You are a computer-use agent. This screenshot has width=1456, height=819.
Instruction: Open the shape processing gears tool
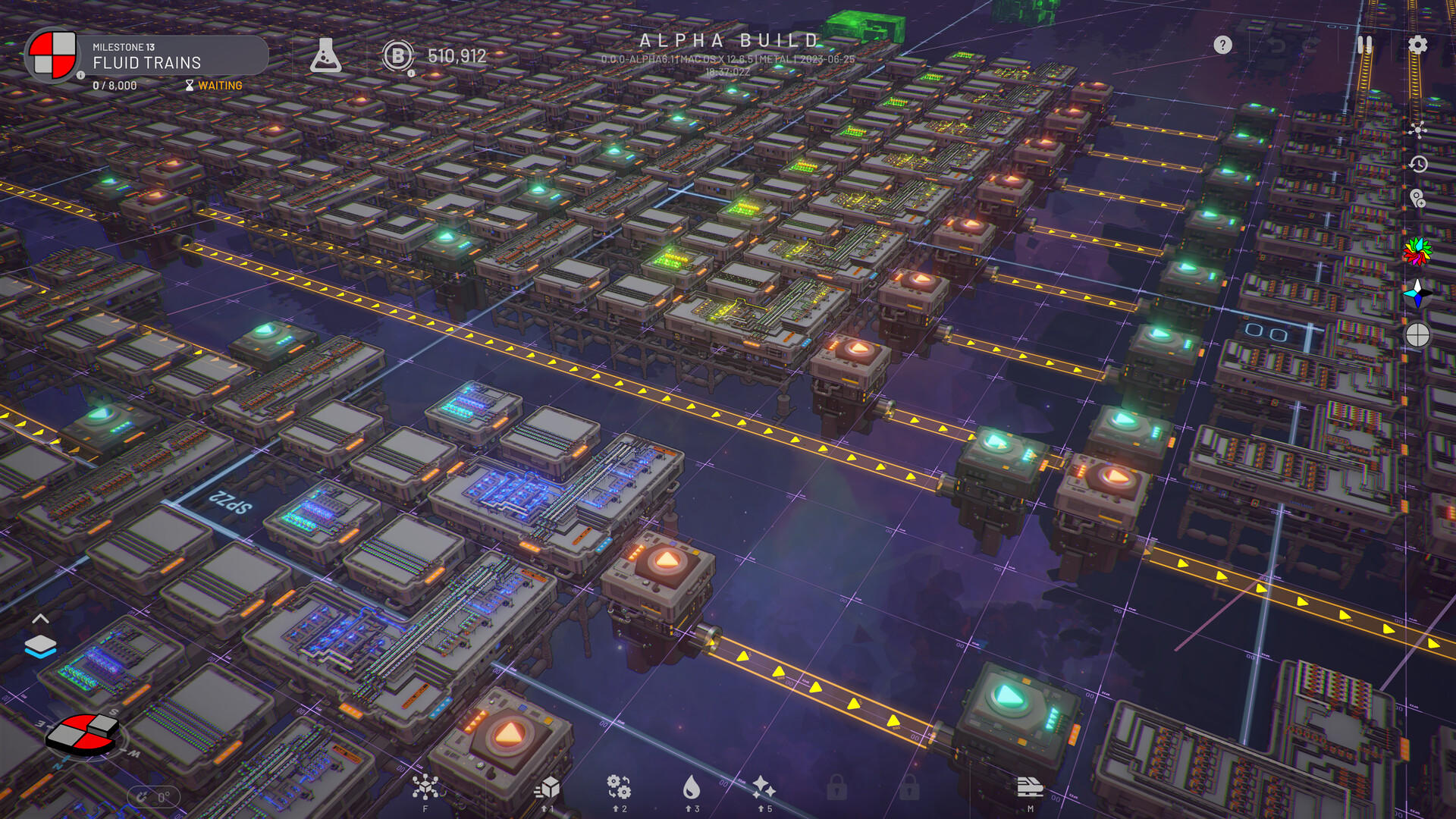coord(618,789)
